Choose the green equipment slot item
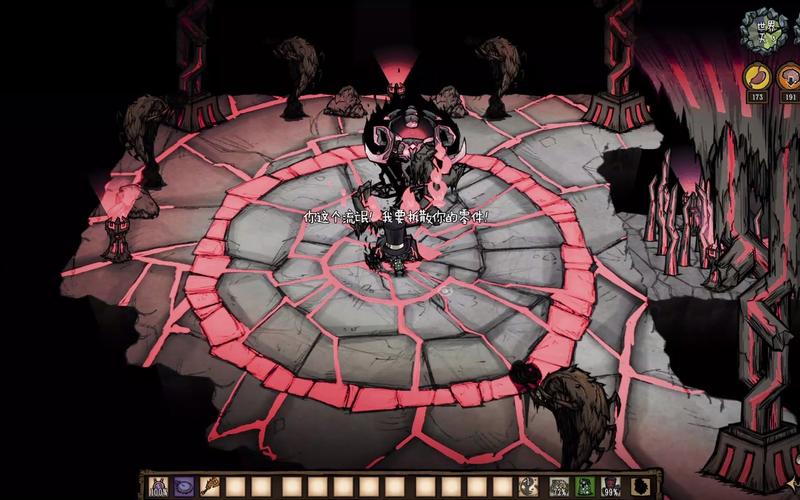 585,487
